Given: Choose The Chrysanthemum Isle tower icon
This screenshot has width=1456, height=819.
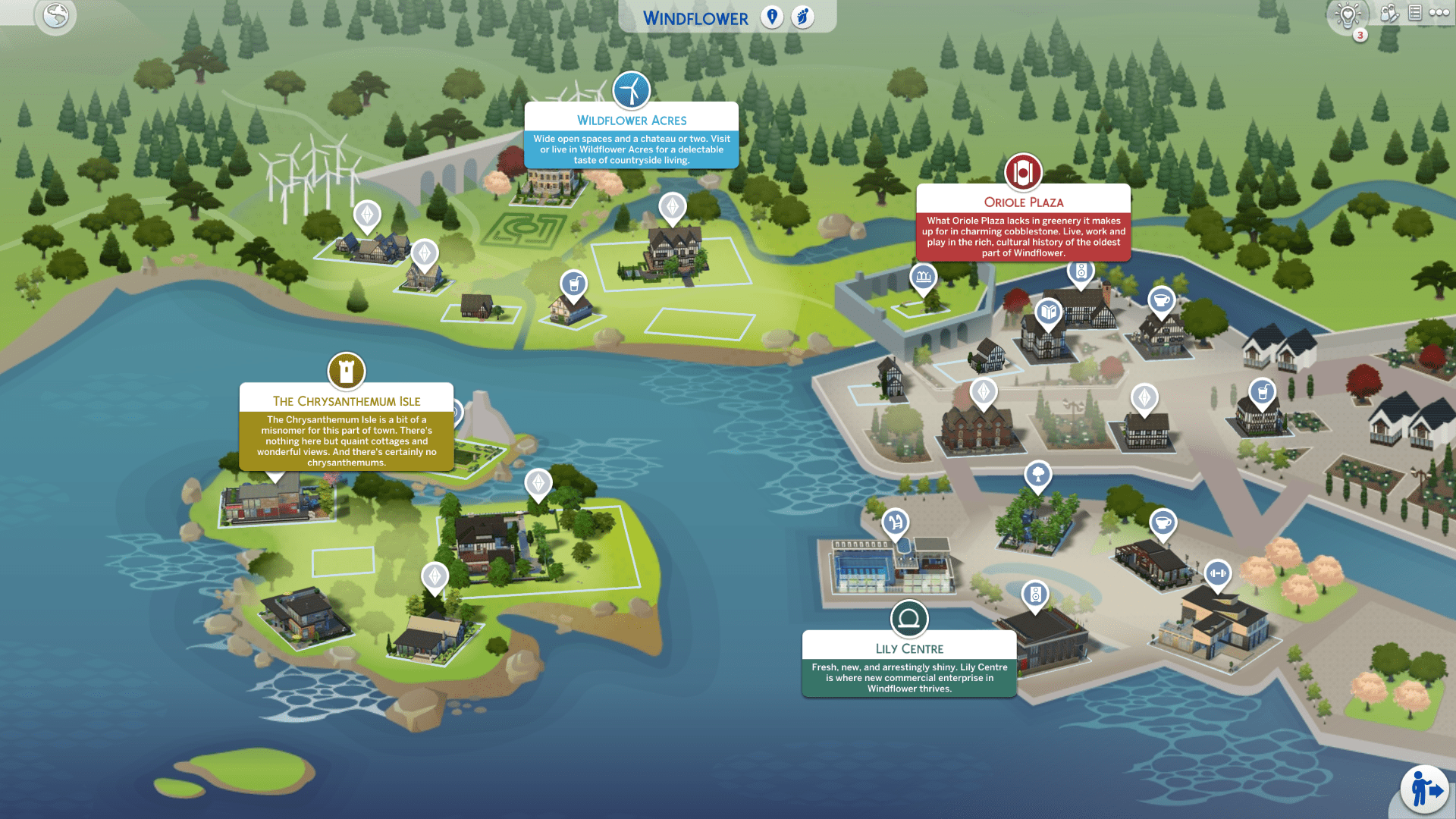Looking at the screenshot, I should [347, 372].
